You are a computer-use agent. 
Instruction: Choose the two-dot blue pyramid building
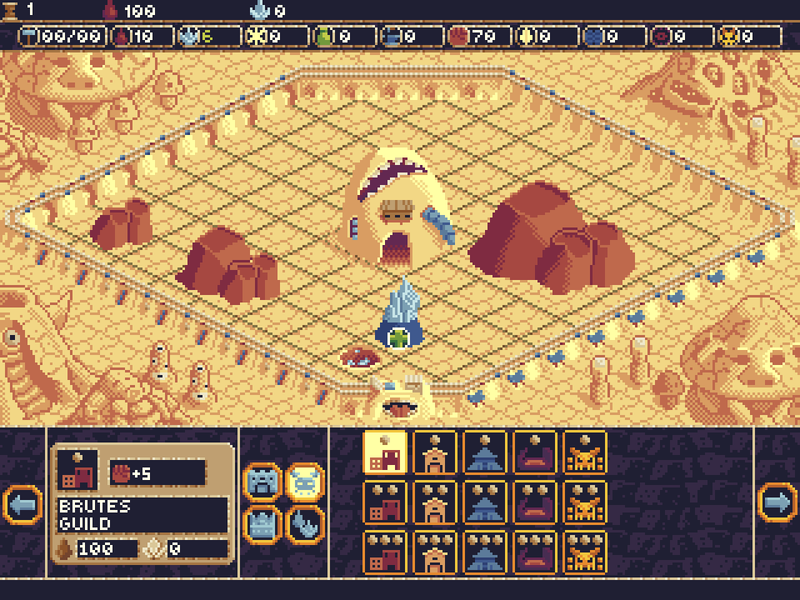[x=484, y=502]
